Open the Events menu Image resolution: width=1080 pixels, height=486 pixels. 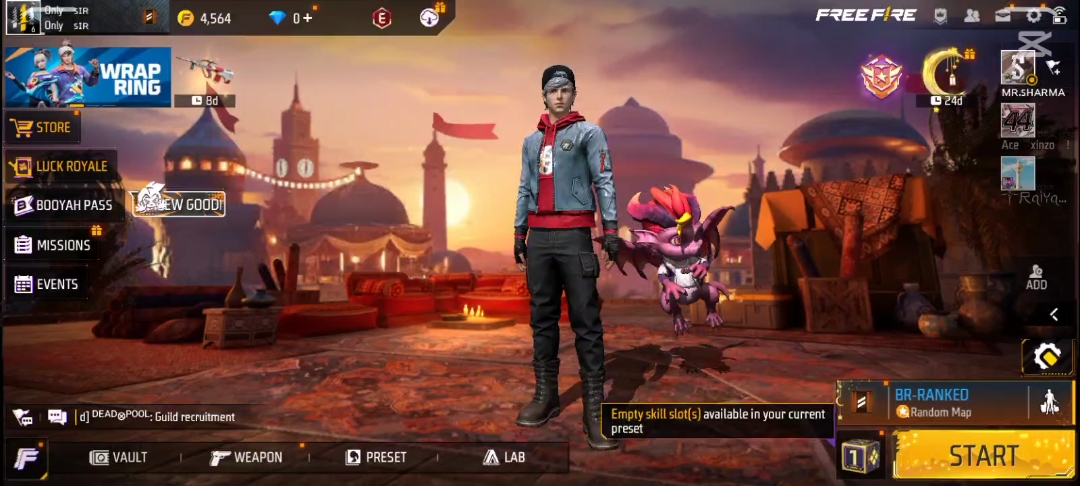(46, 285)
